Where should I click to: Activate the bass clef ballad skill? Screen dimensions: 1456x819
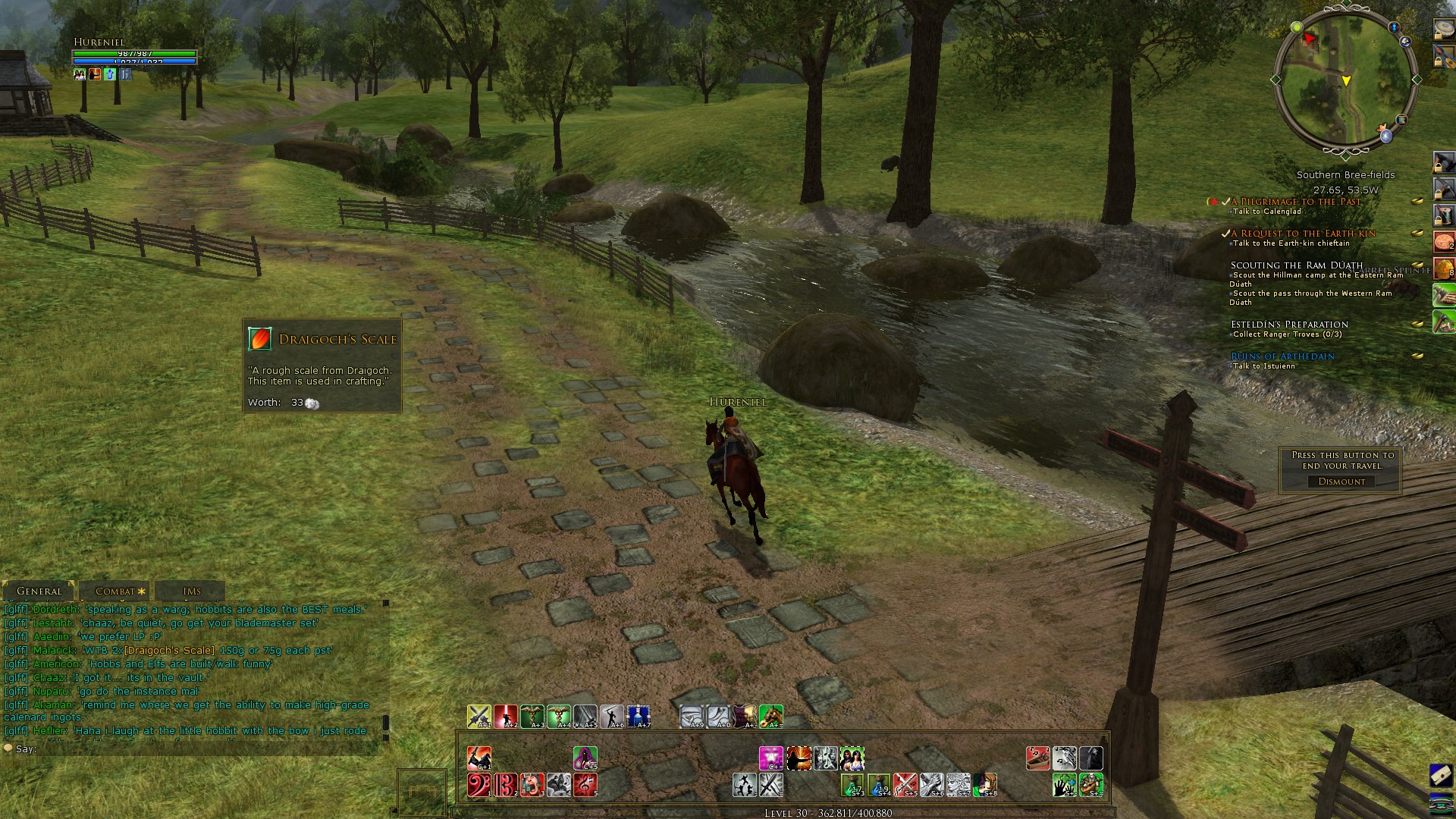479,785
